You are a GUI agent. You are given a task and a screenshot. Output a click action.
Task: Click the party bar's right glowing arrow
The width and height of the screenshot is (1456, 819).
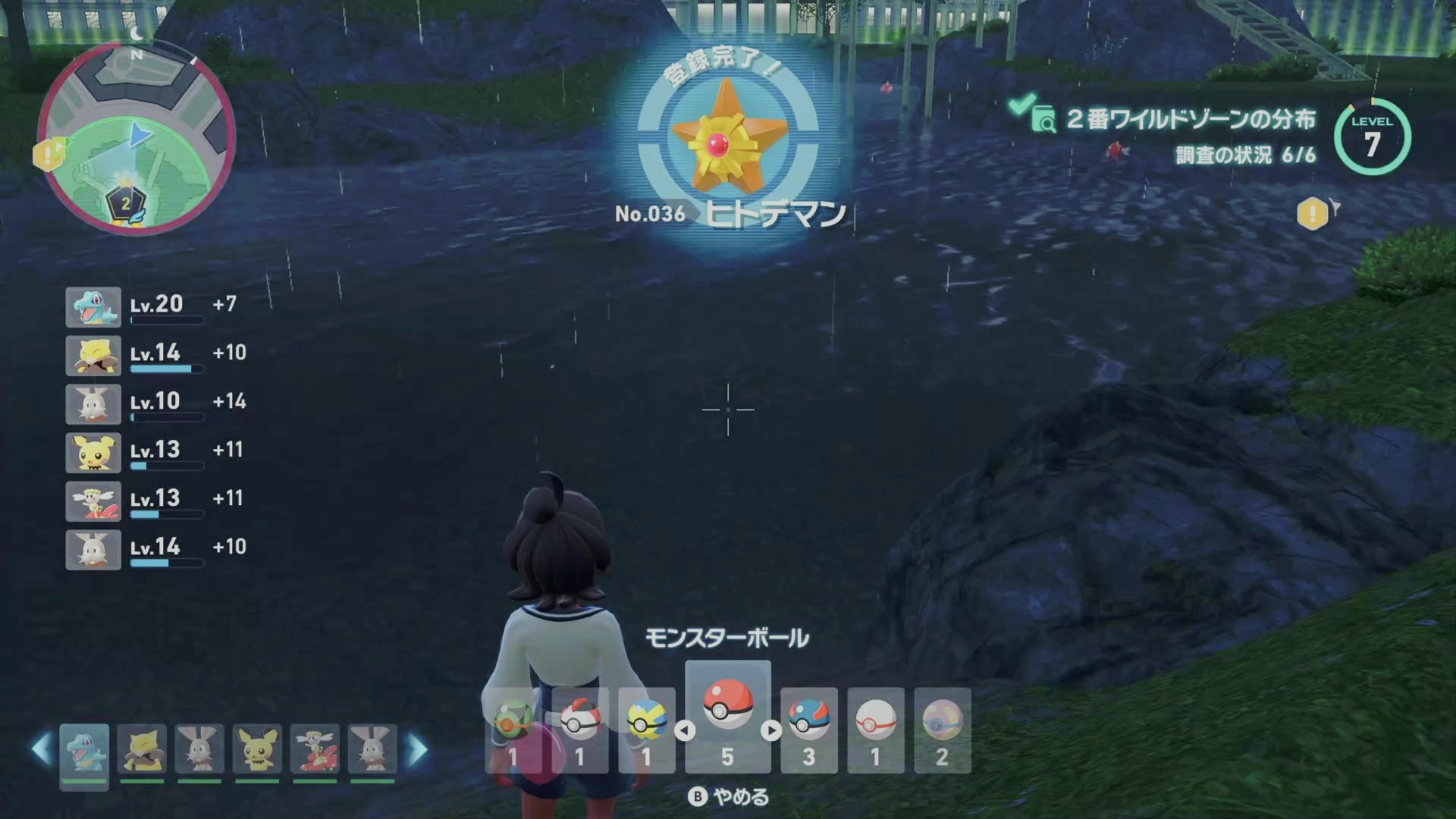418,749
